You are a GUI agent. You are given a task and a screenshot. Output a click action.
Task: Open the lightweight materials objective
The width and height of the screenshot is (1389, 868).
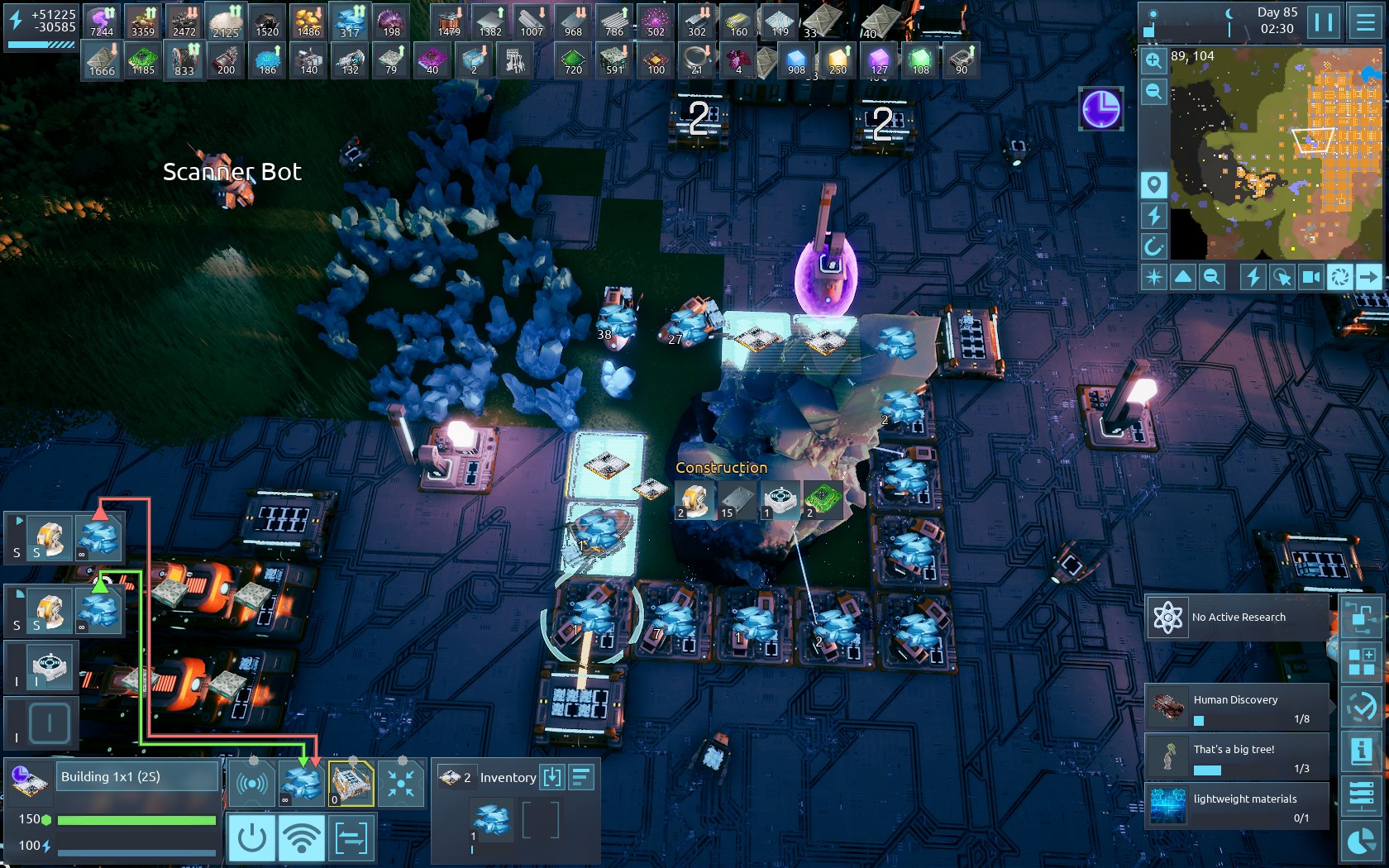[1237, 807]
